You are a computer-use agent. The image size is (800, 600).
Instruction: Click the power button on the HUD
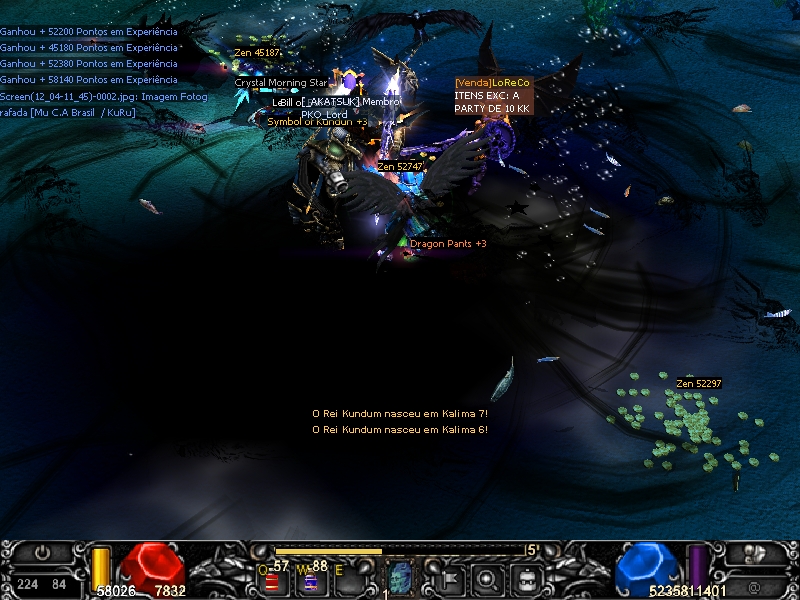coord(43,552)
